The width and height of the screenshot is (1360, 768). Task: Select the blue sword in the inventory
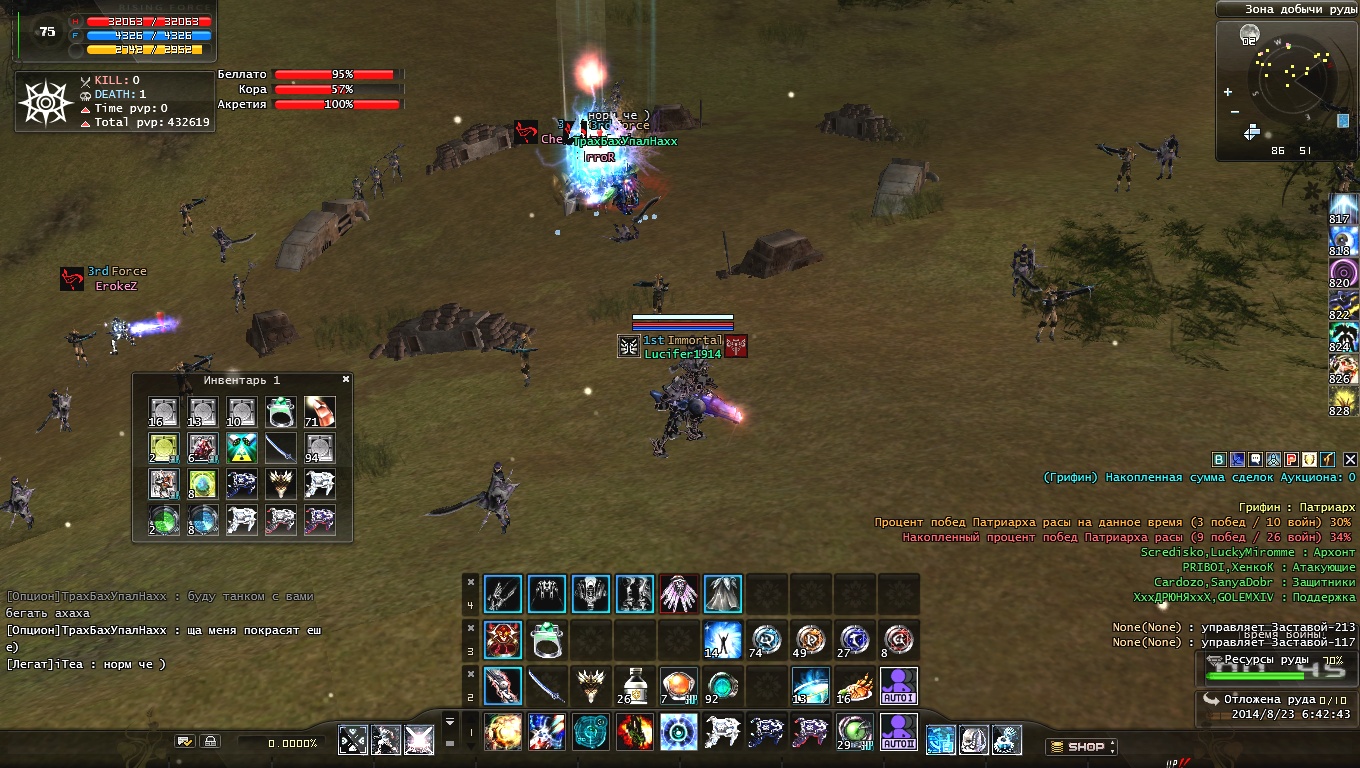(281, 448)
